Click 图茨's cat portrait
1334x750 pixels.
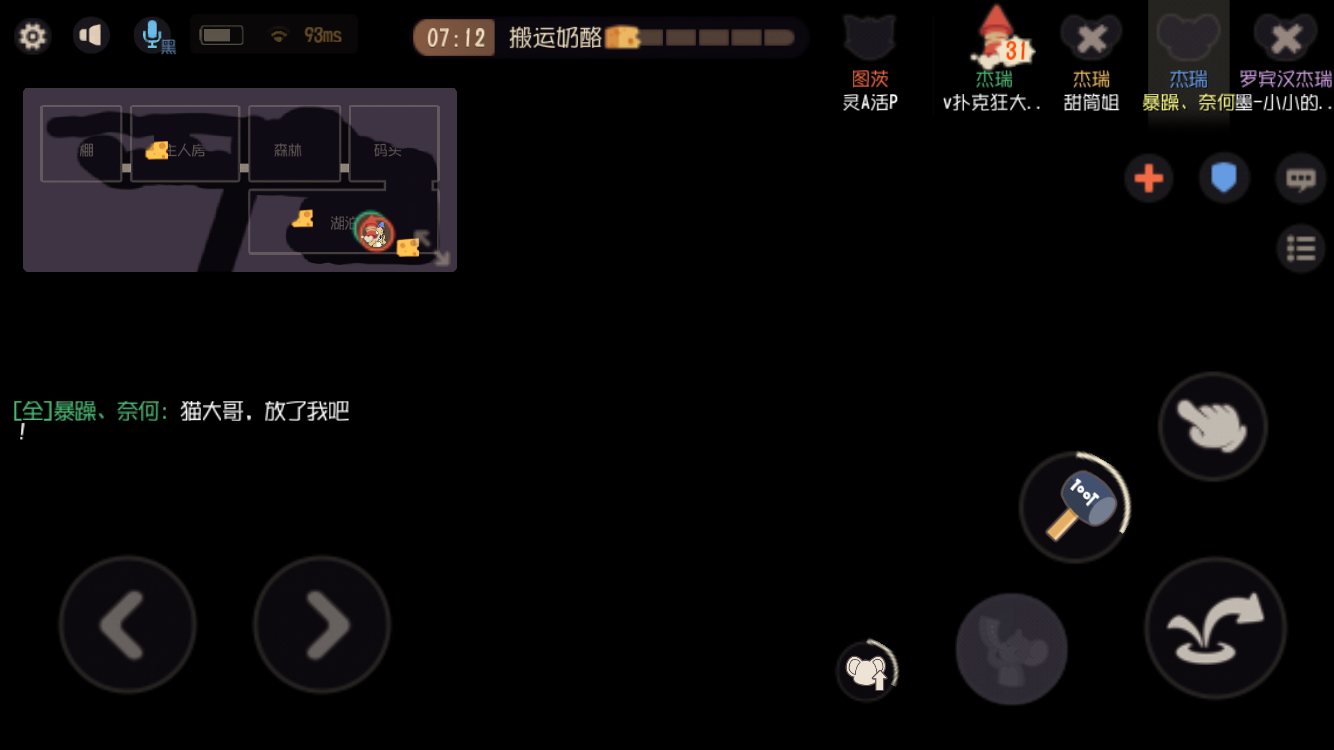(869, 37)
